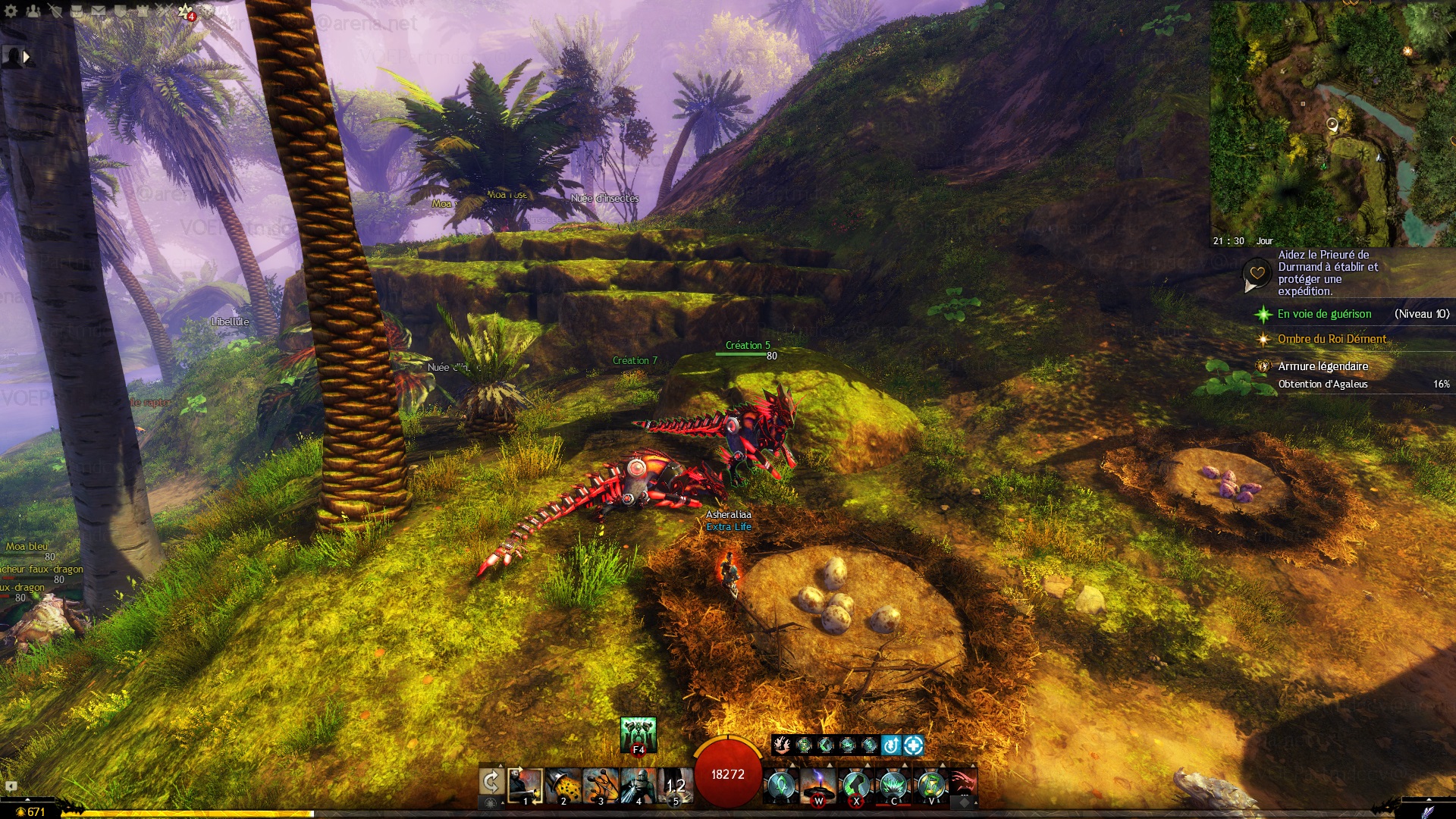Open the contacts and friends panel
1456x819 pixels.
(33, 11)
